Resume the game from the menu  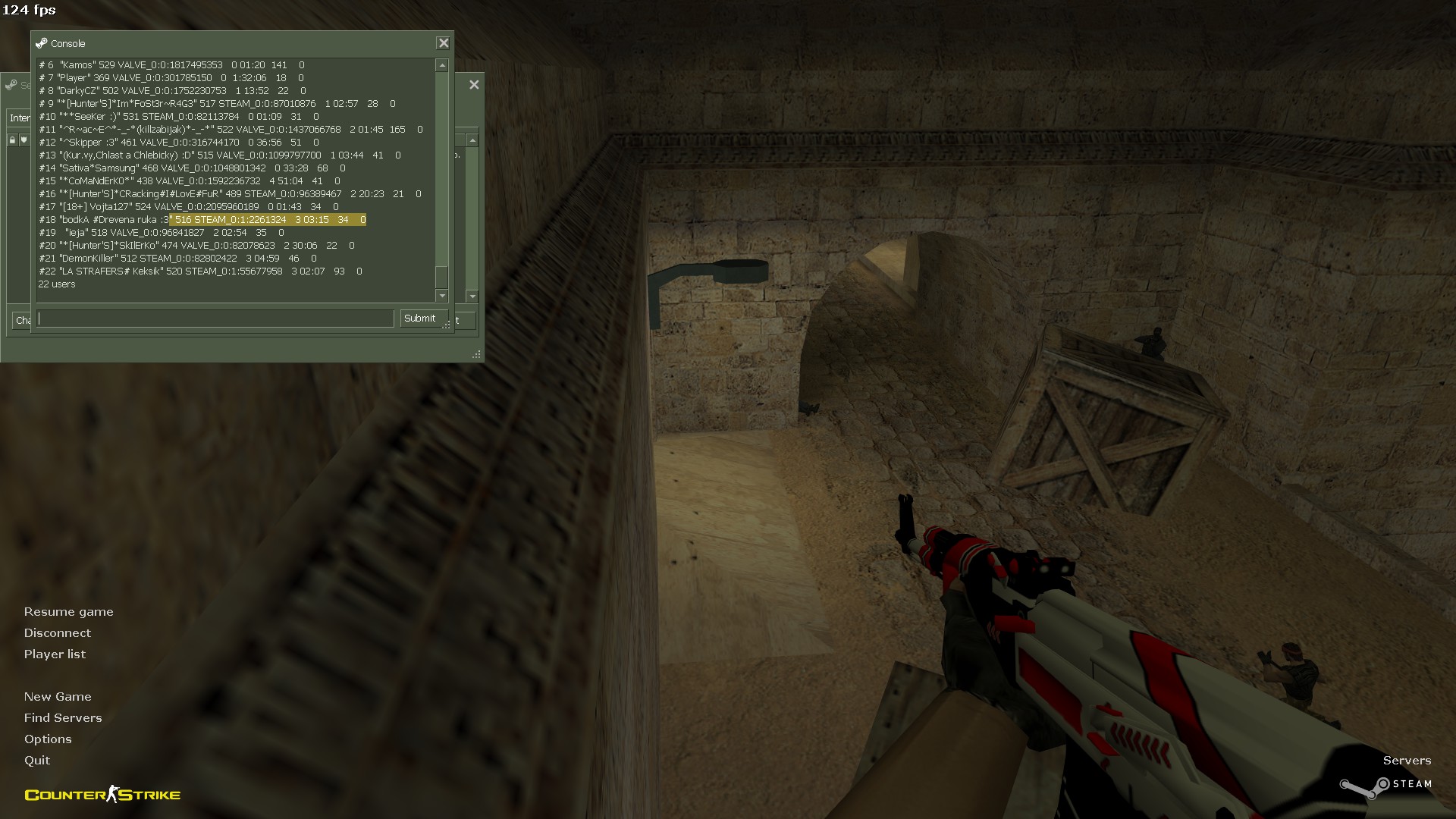pyautogui.click(x=68, y=612)
